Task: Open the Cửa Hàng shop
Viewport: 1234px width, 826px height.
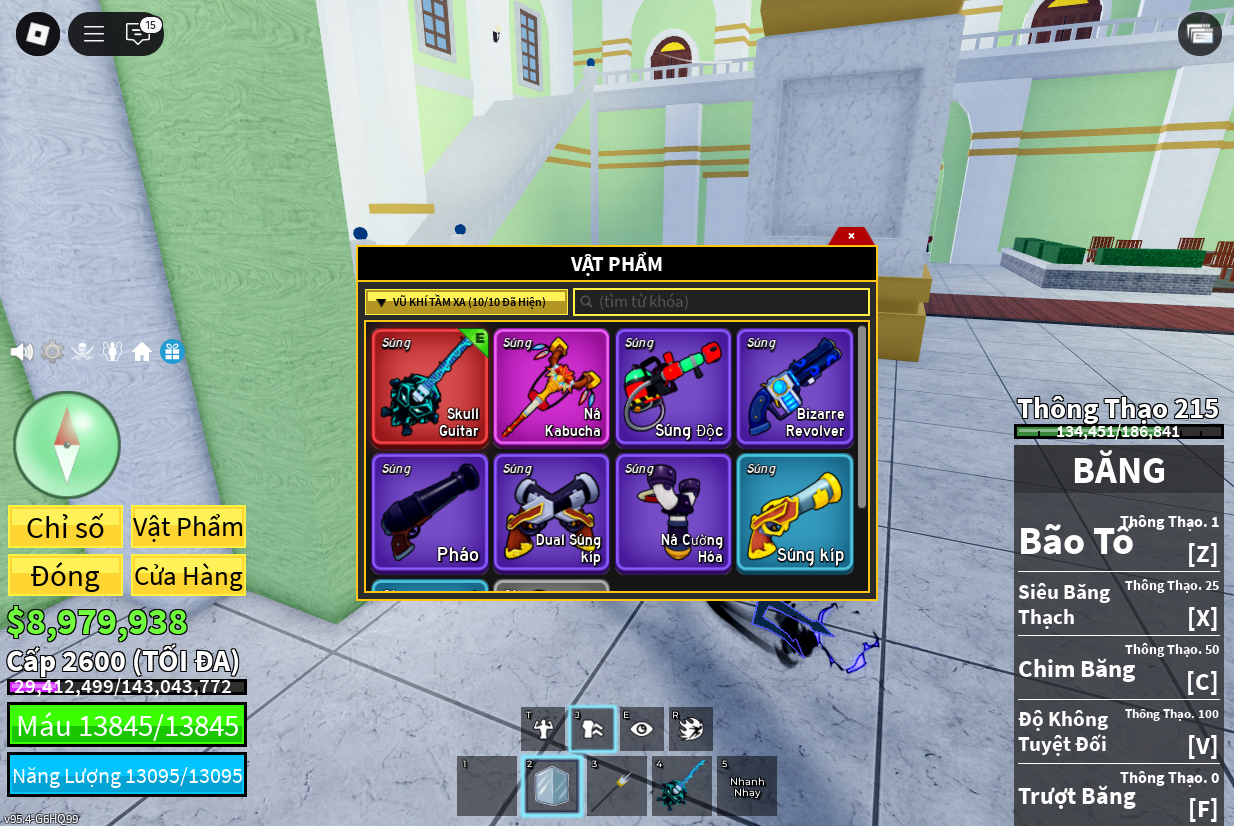Action: [188, 576]
